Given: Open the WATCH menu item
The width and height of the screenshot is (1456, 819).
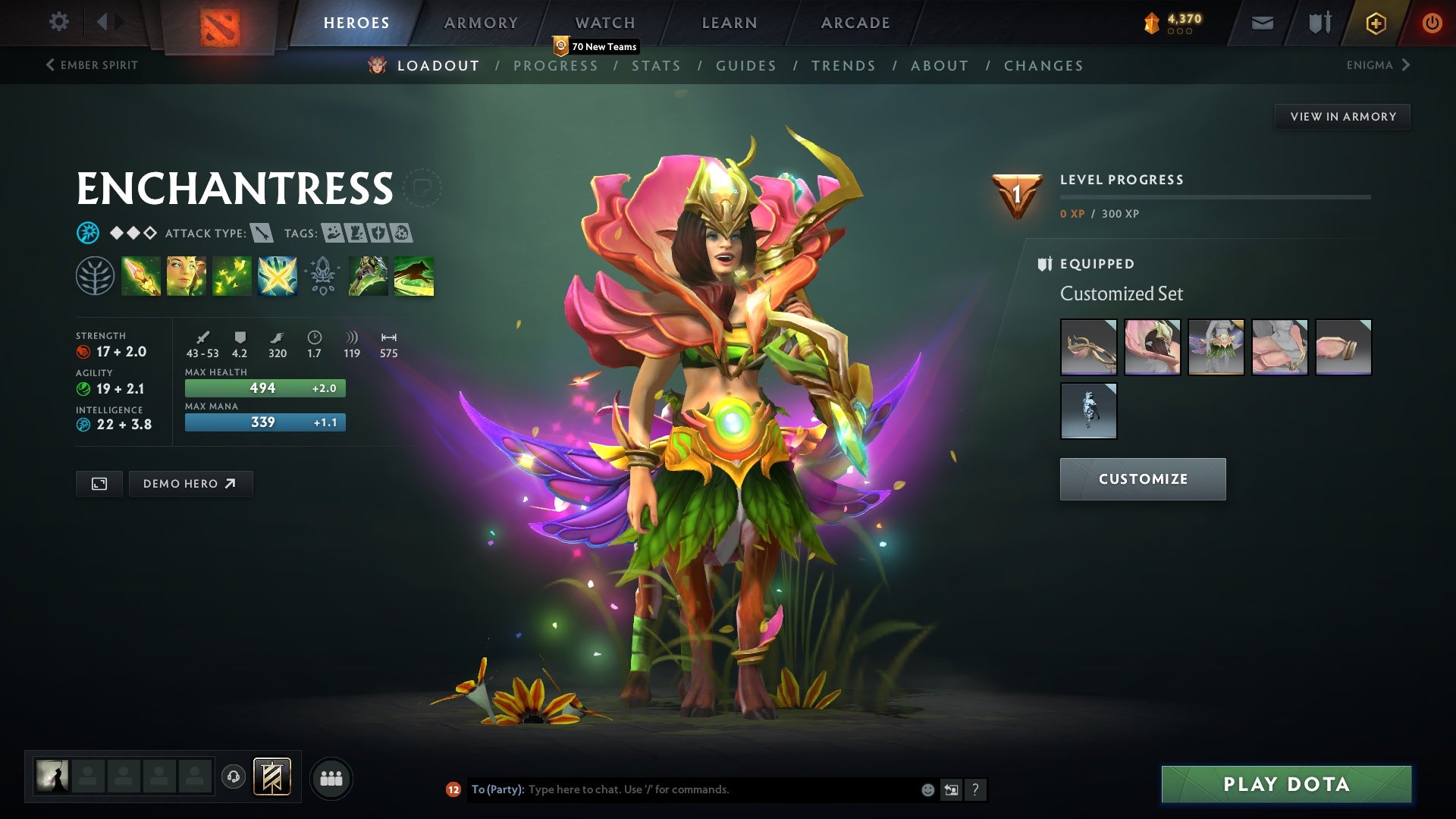Looking at the screenshot, I should 604,23.
